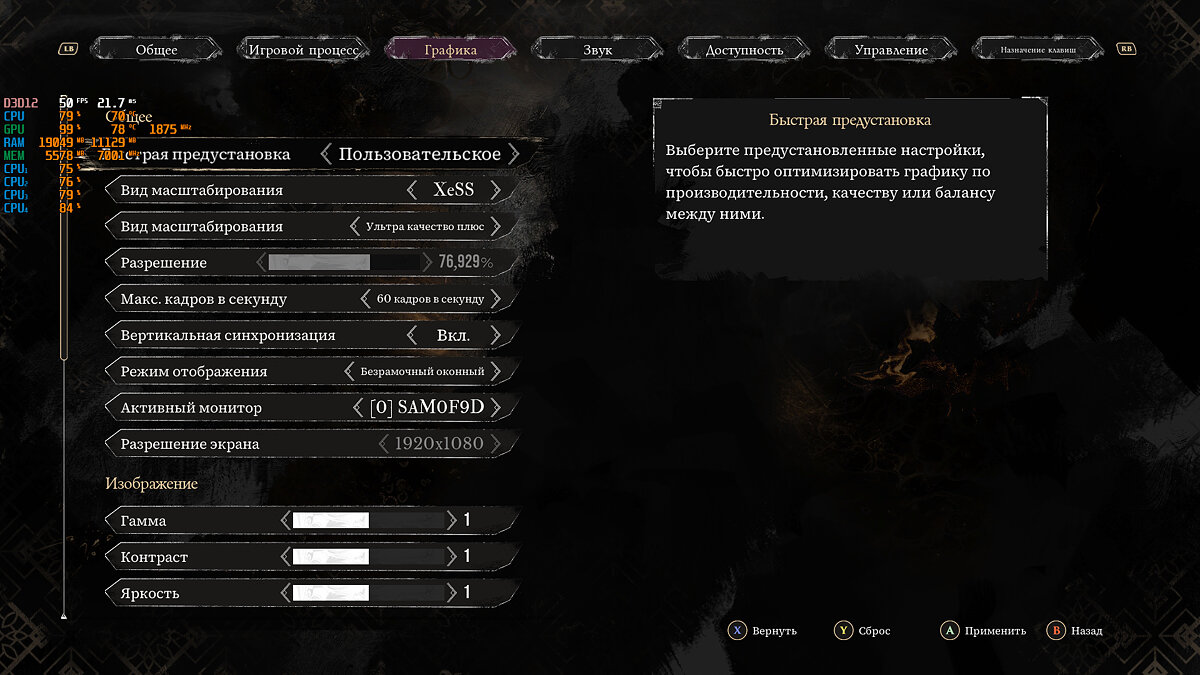Go to the Управление tab
This screenshot has height=675, width=1200.
point(891,49)
